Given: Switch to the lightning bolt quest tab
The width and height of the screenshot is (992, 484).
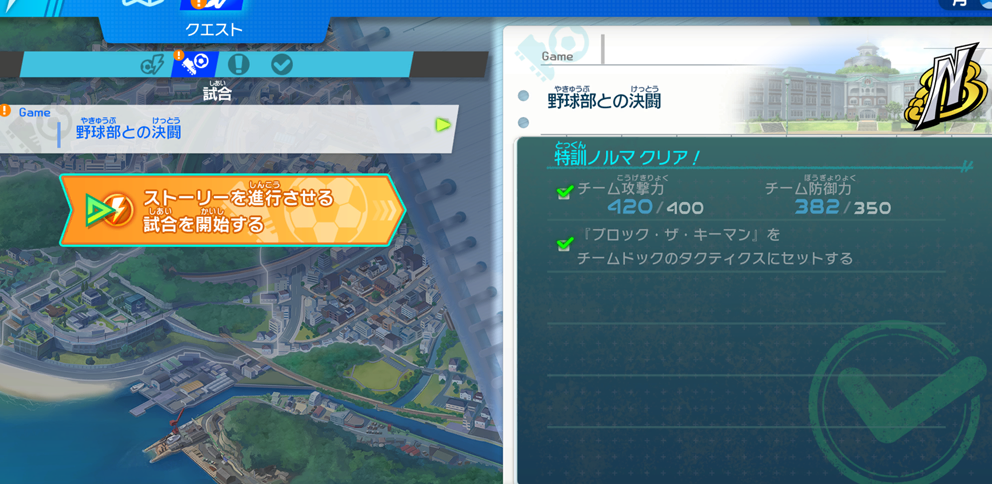Looking at the screenshot, I should 153,65.
